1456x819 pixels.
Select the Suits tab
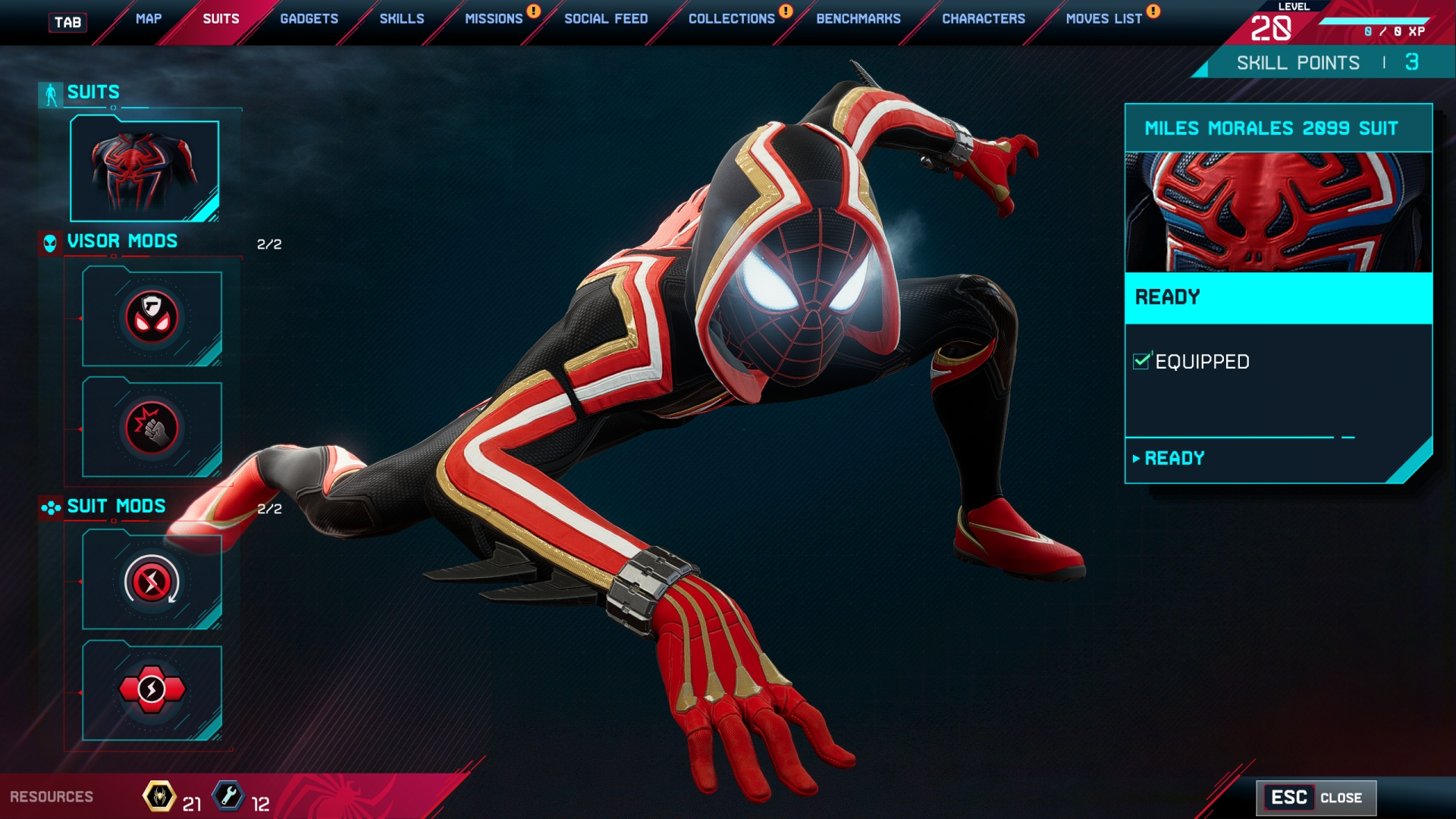point(221,19)
